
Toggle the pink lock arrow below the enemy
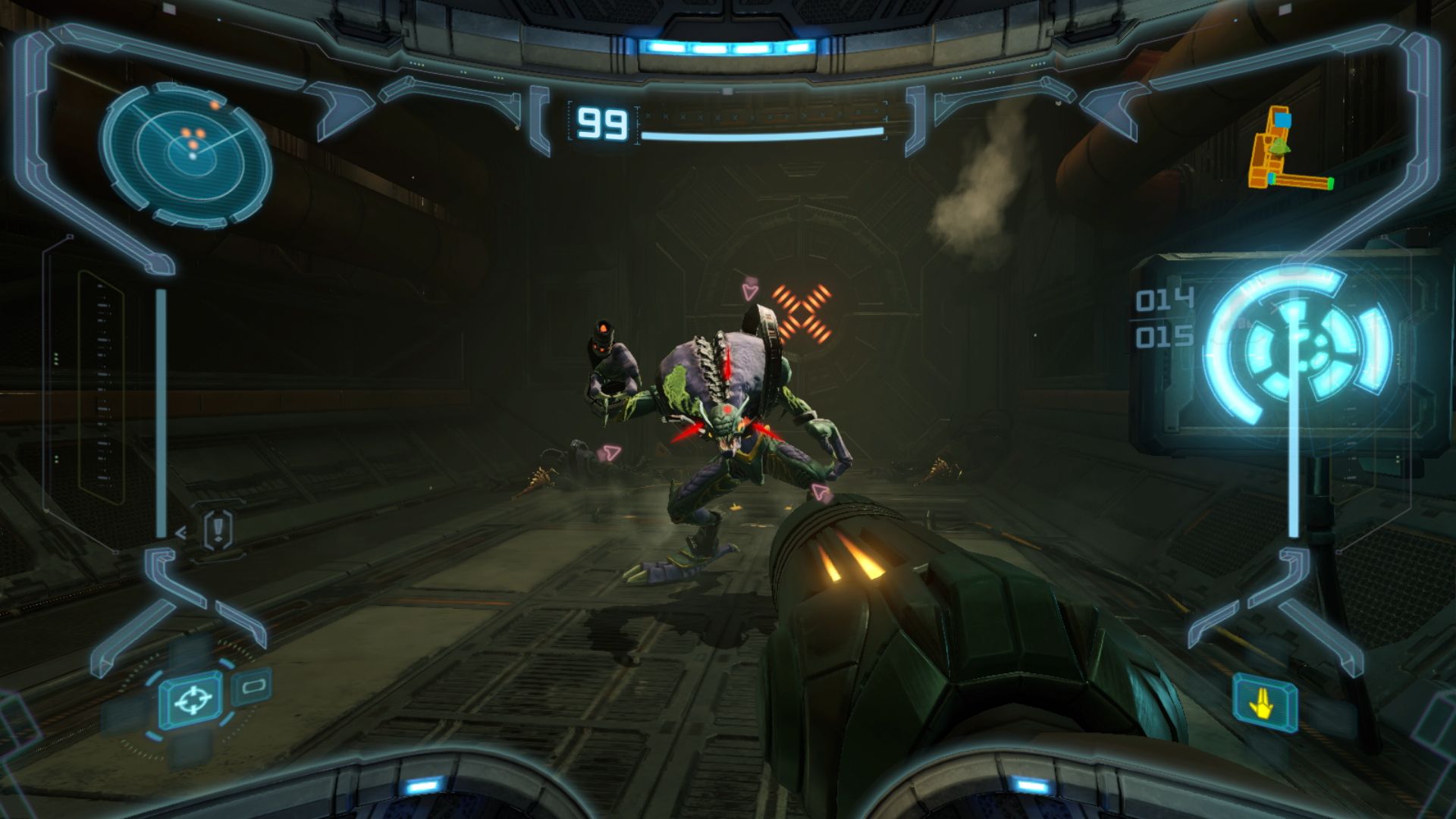820,490
